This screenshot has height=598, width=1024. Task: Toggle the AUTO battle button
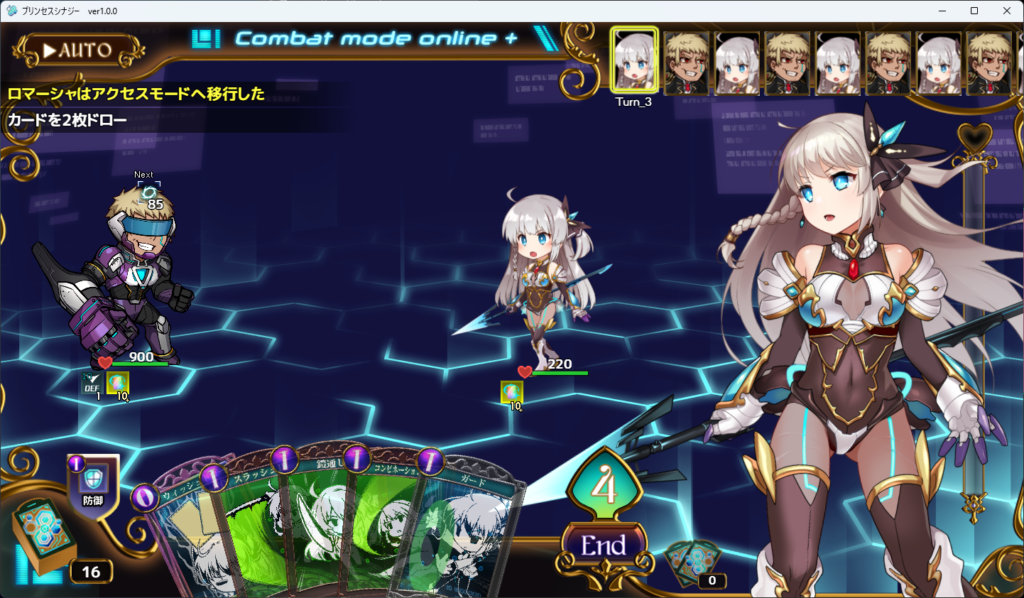point(79,49)
